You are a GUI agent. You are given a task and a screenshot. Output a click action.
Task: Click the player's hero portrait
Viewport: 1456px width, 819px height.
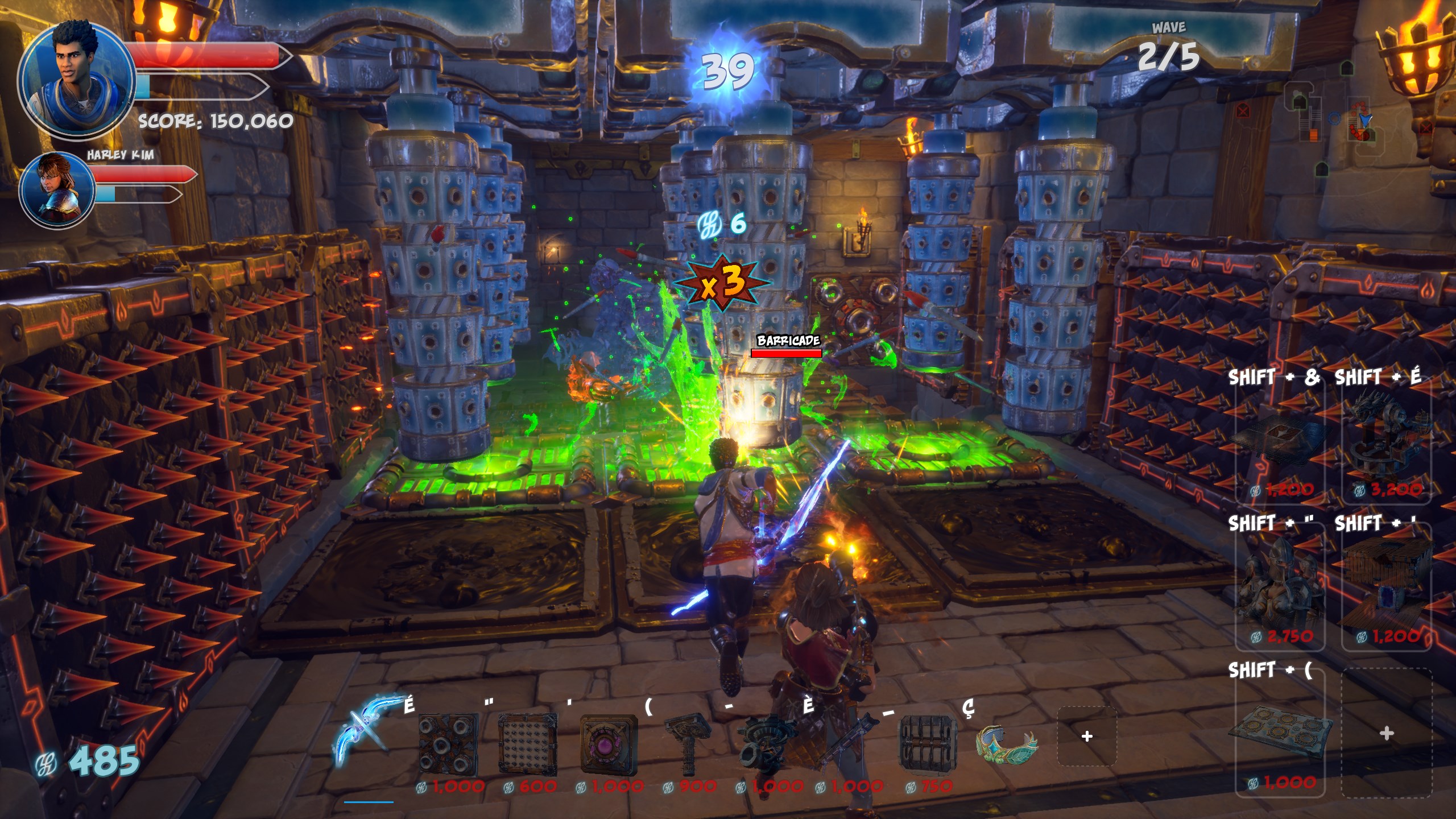(x=76, y=79)
